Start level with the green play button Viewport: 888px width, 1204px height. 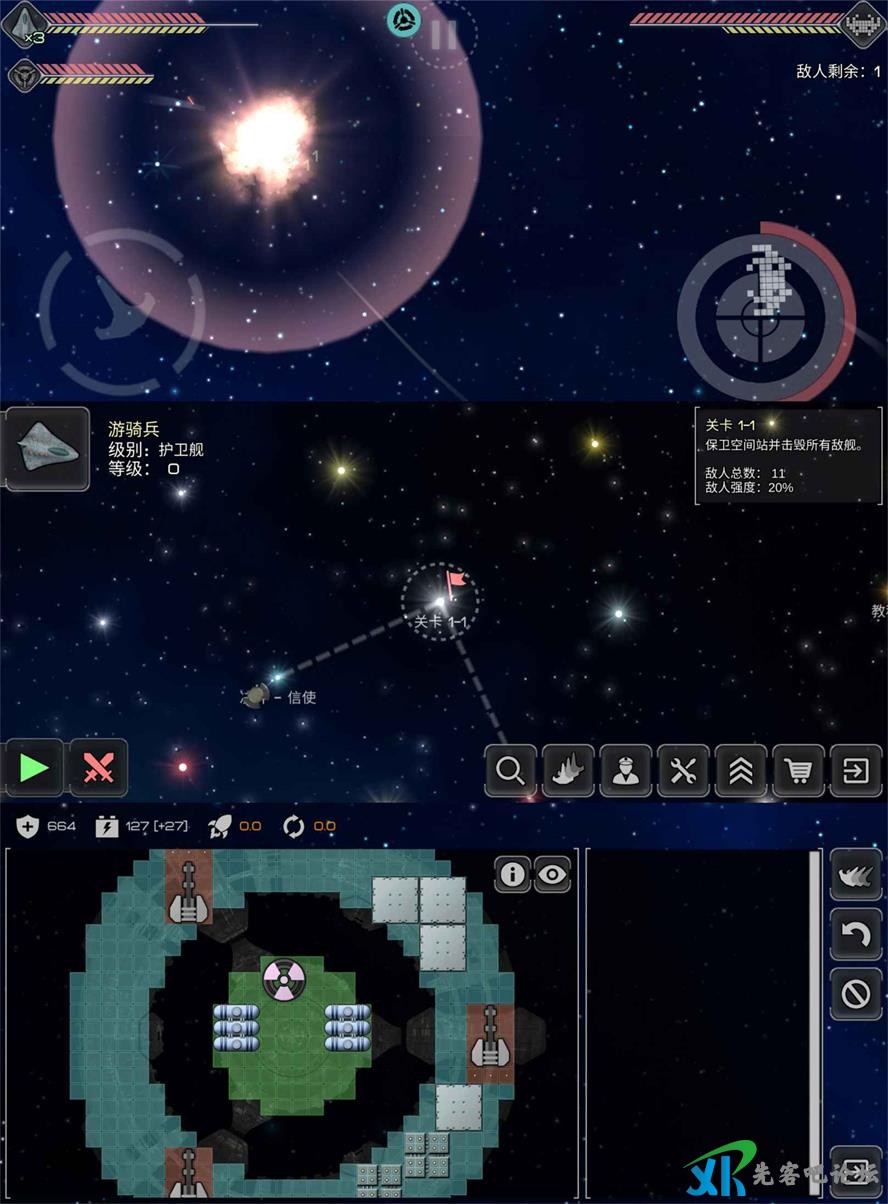pos(34,768)
